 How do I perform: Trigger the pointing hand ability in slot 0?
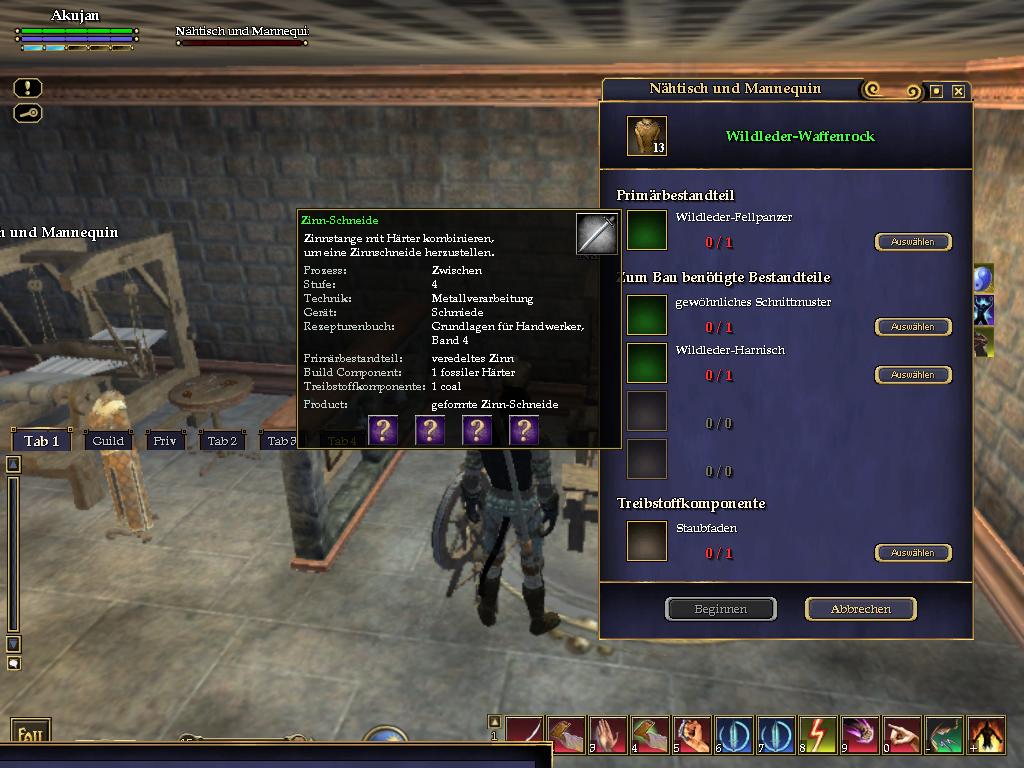902,735
